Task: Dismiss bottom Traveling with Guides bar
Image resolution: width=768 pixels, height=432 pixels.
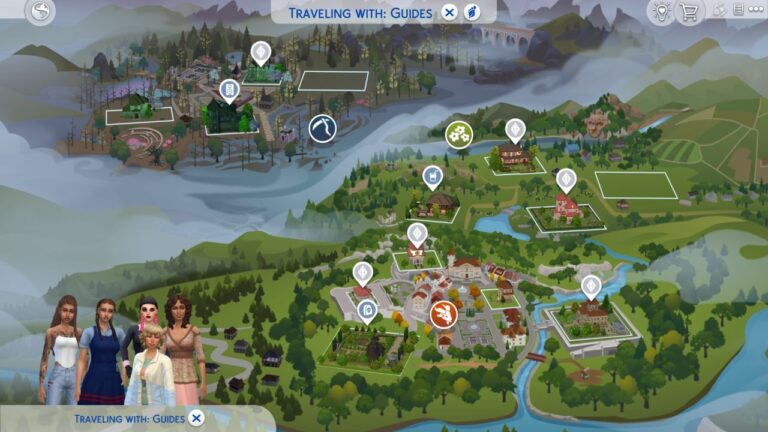Action: [196, 418]
